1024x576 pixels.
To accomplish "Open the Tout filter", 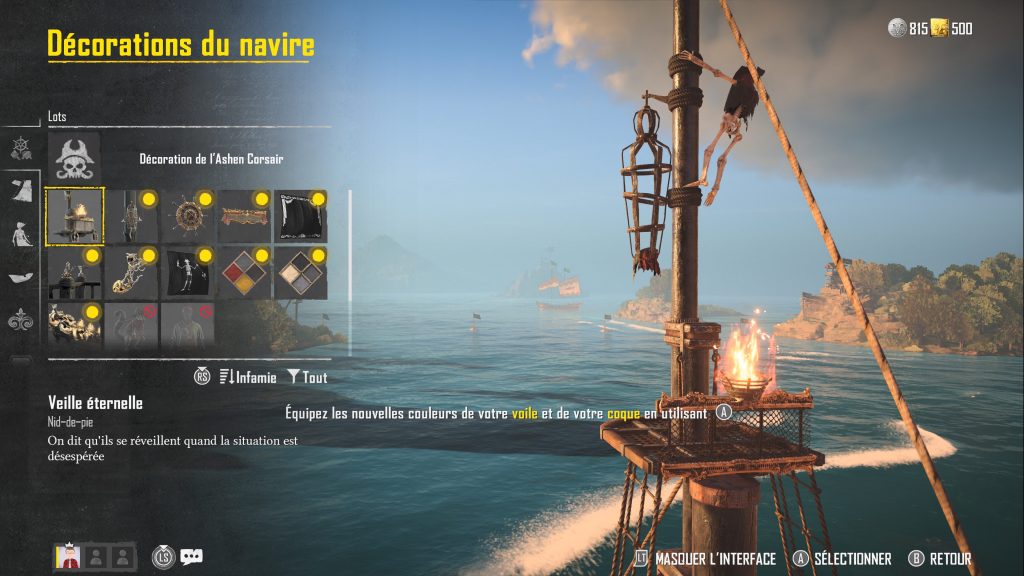I will (x=307, y=377).
